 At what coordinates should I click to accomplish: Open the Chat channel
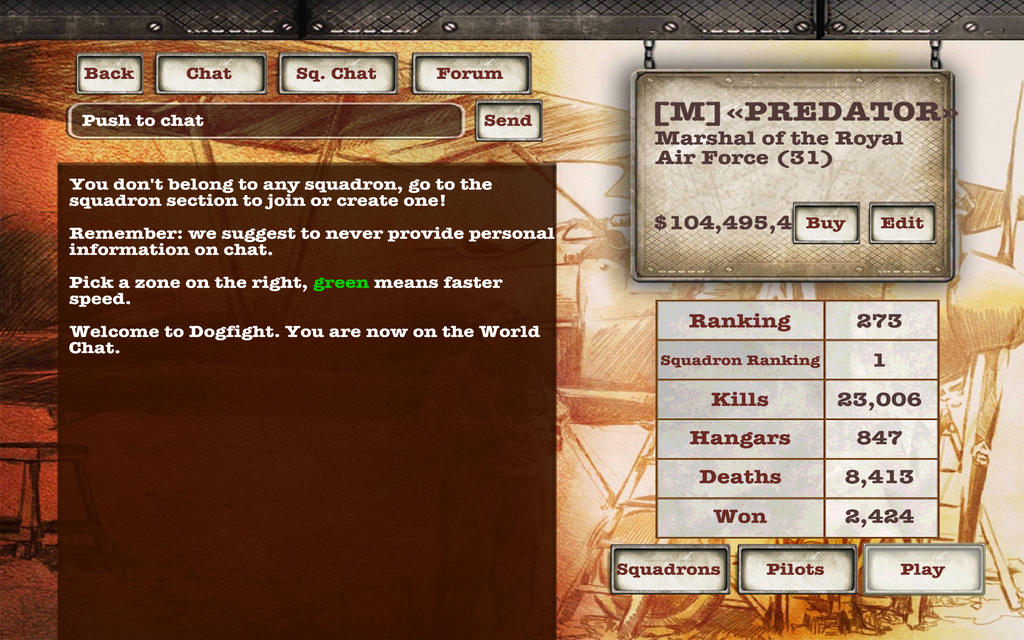210,74
